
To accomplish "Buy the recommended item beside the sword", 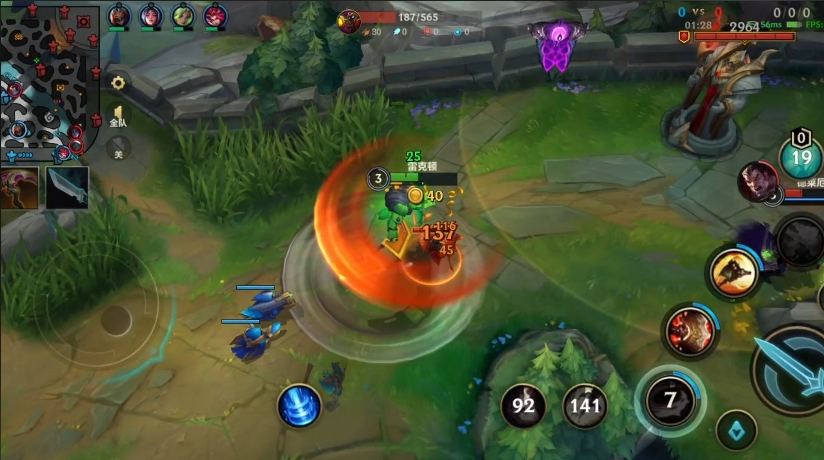I will (x=20, y=187).
